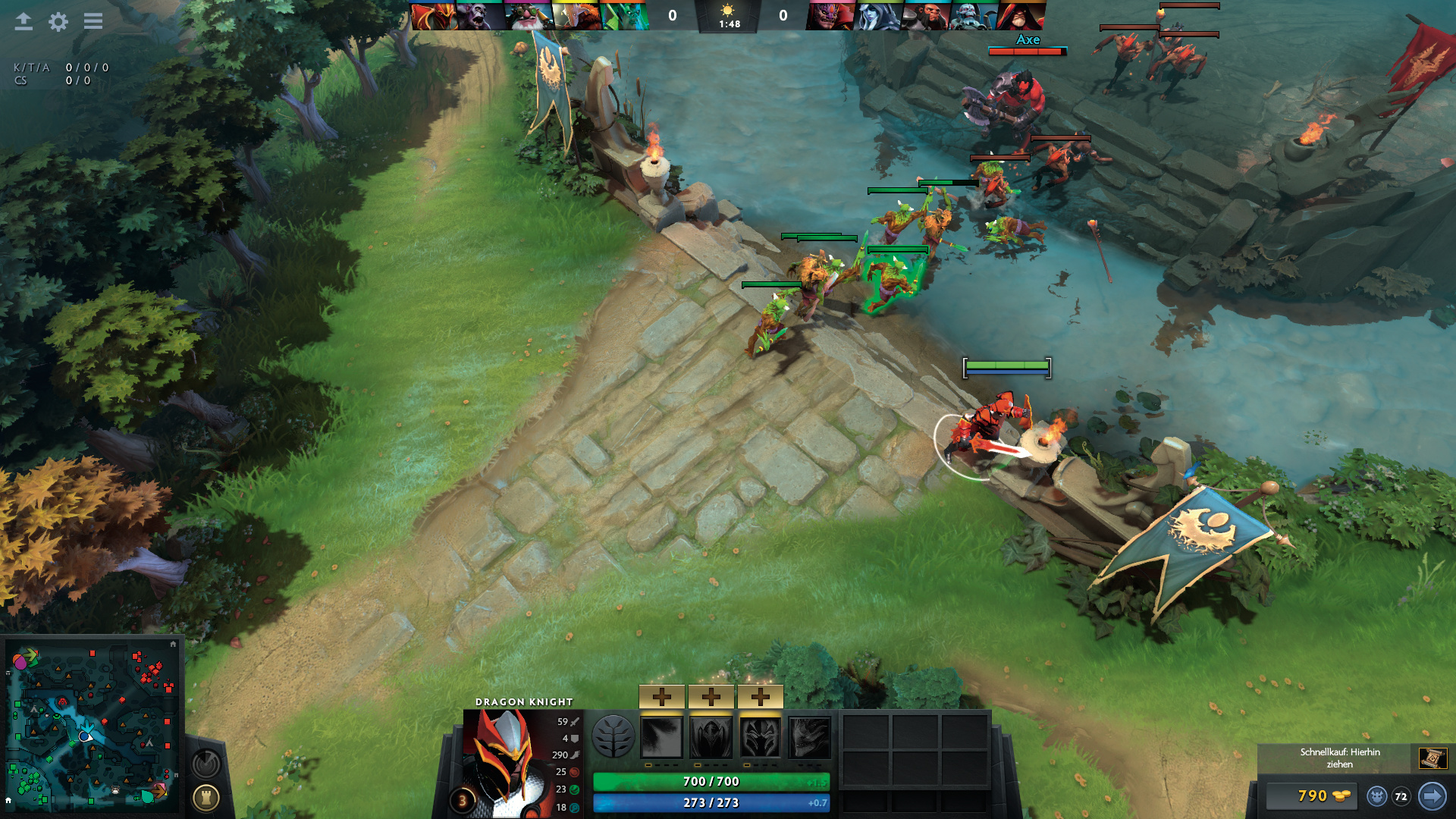Click the courier select button

tap(1377, 796)
